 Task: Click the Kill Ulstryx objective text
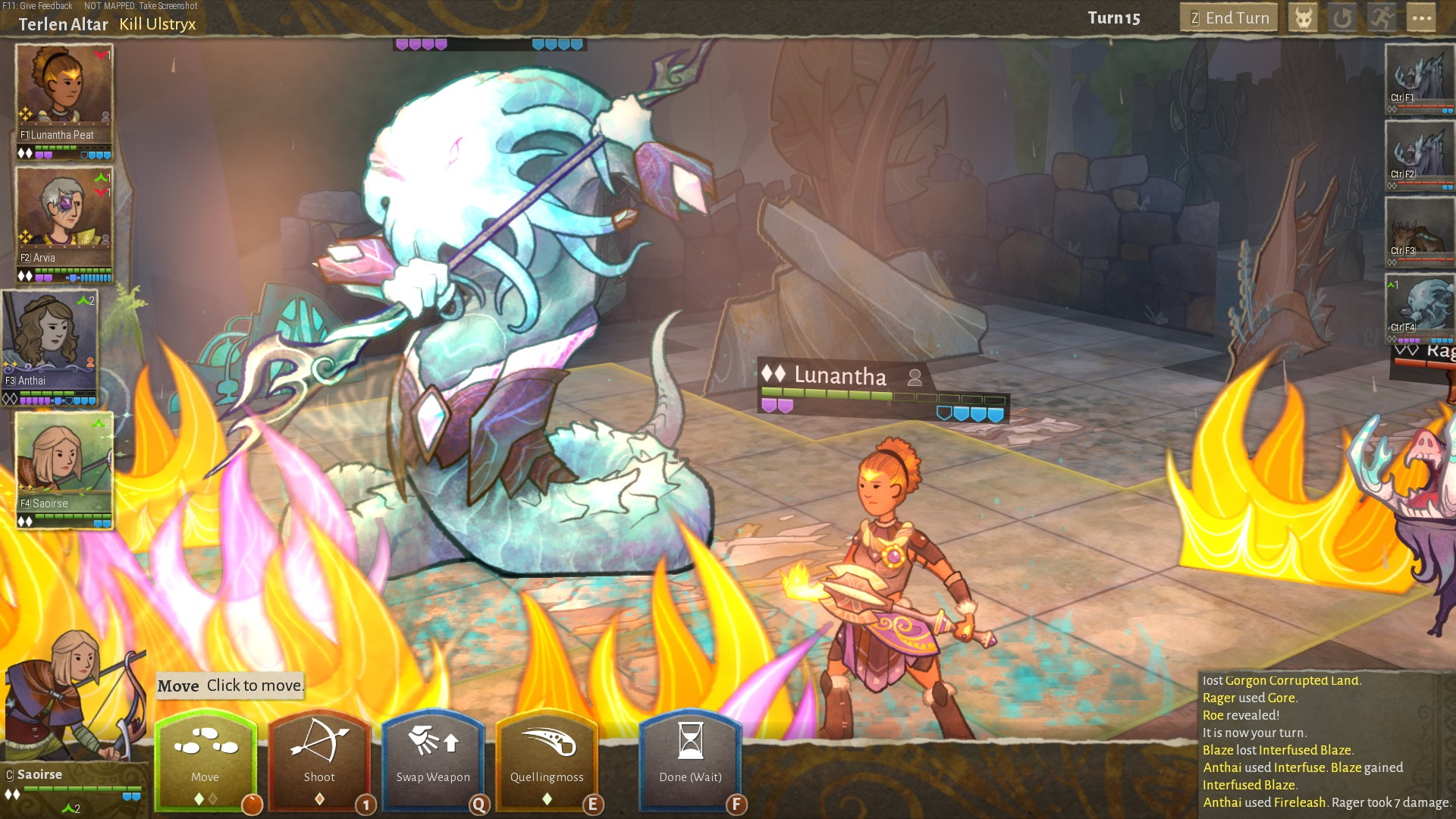[158, 24]
